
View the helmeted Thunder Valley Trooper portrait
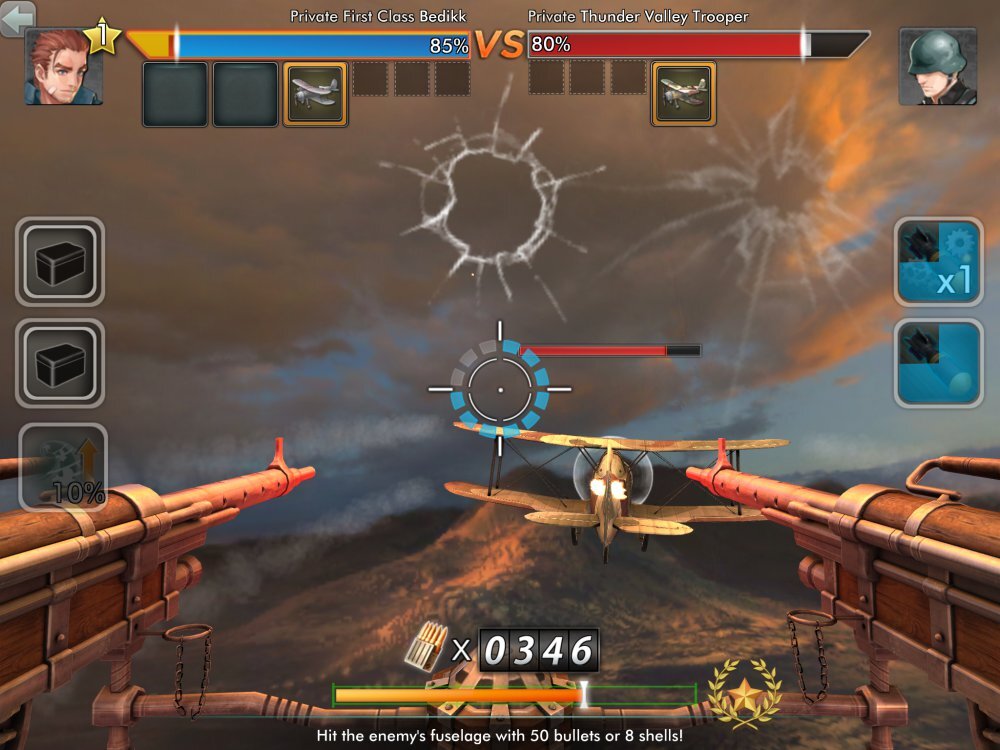937,66
